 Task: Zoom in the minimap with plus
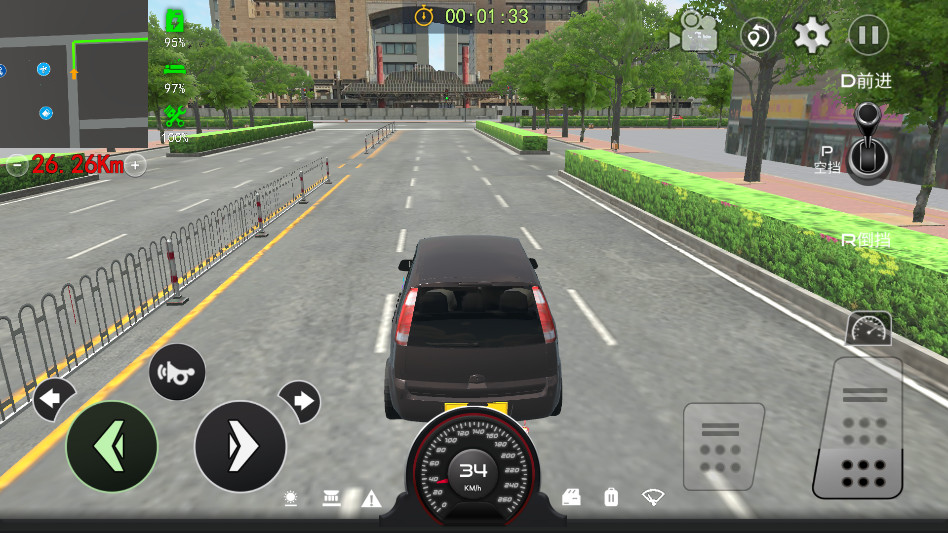point(136,165)
